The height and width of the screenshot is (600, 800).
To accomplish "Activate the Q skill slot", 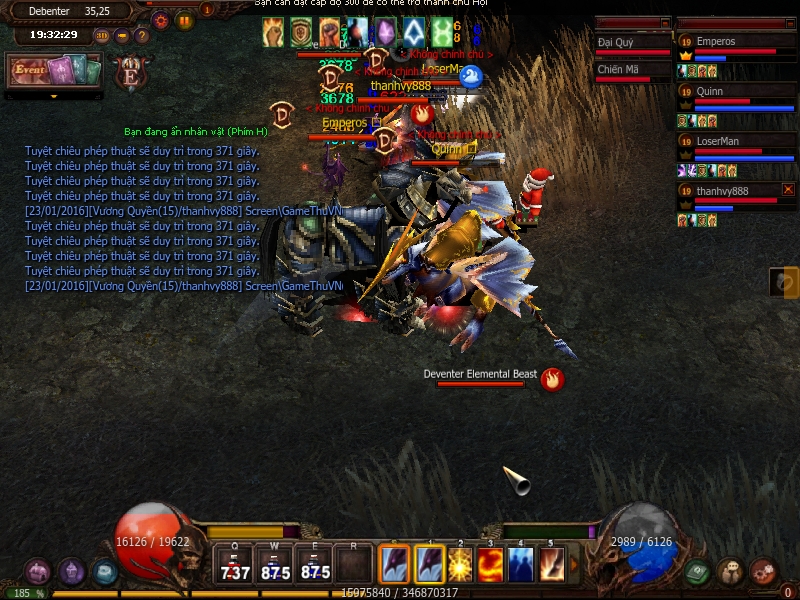I will coord(235,565).
